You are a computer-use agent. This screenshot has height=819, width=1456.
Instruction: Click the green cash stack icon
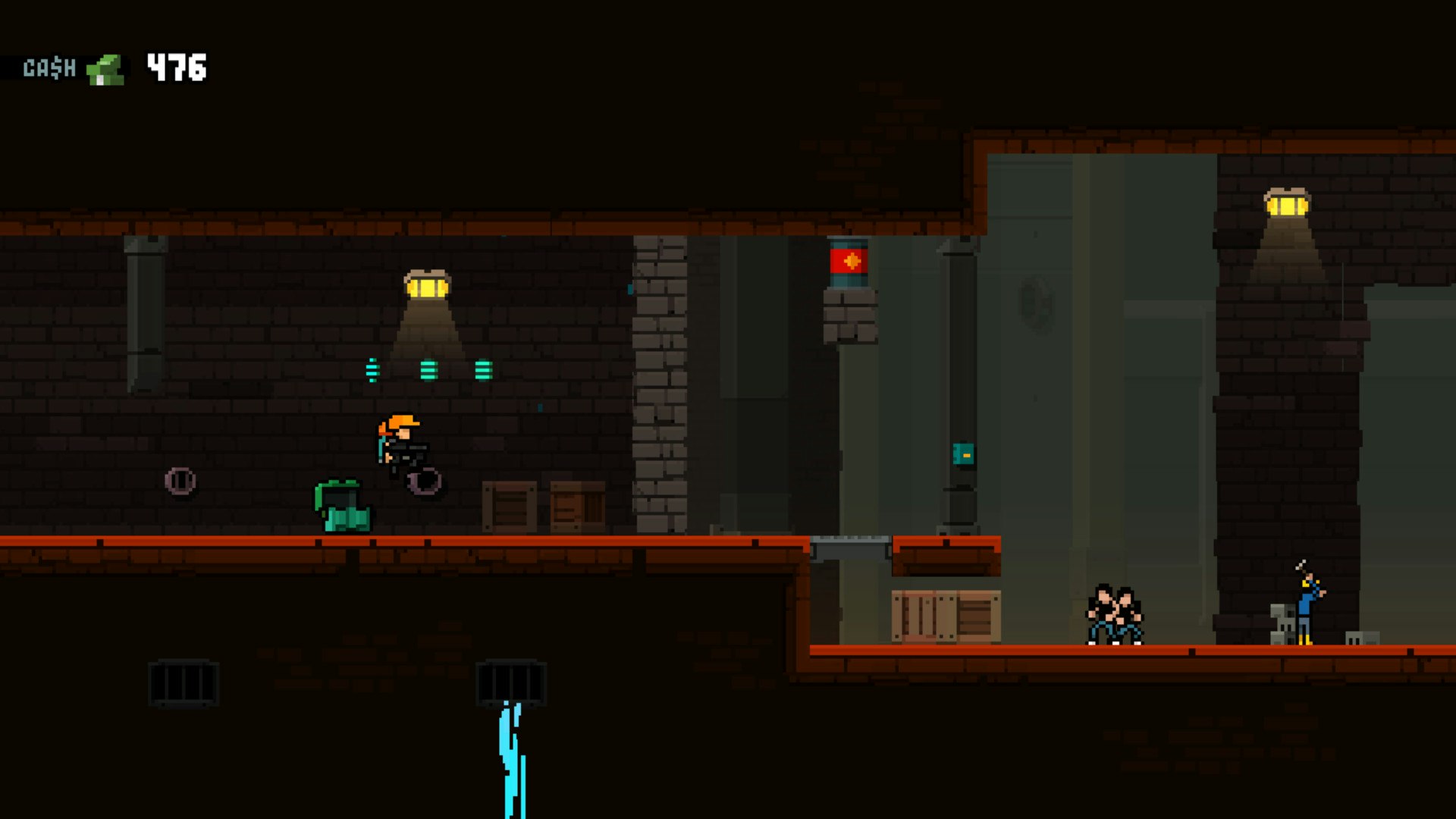105,70
